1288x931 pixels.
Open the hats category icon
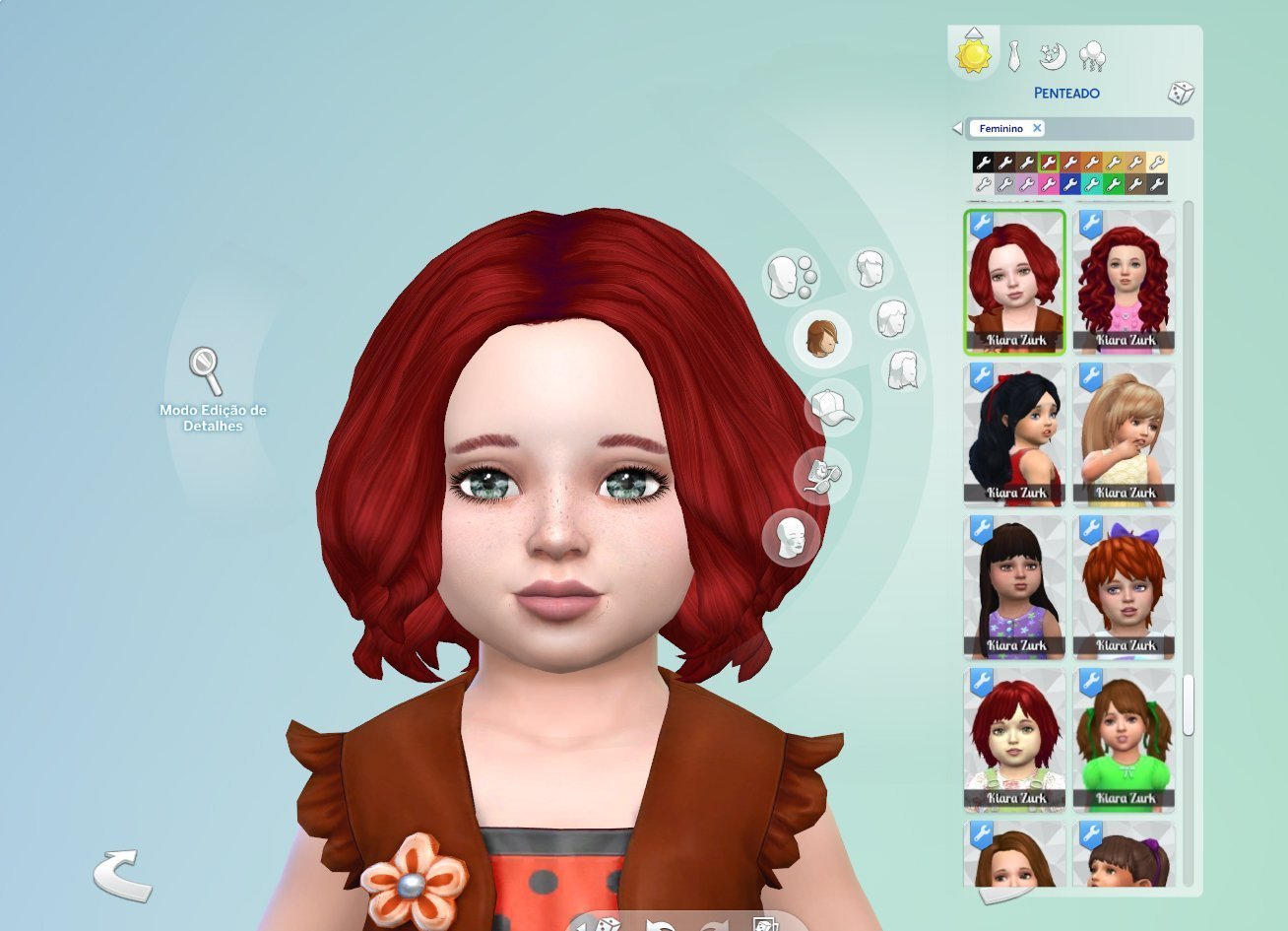pos(832,408)
